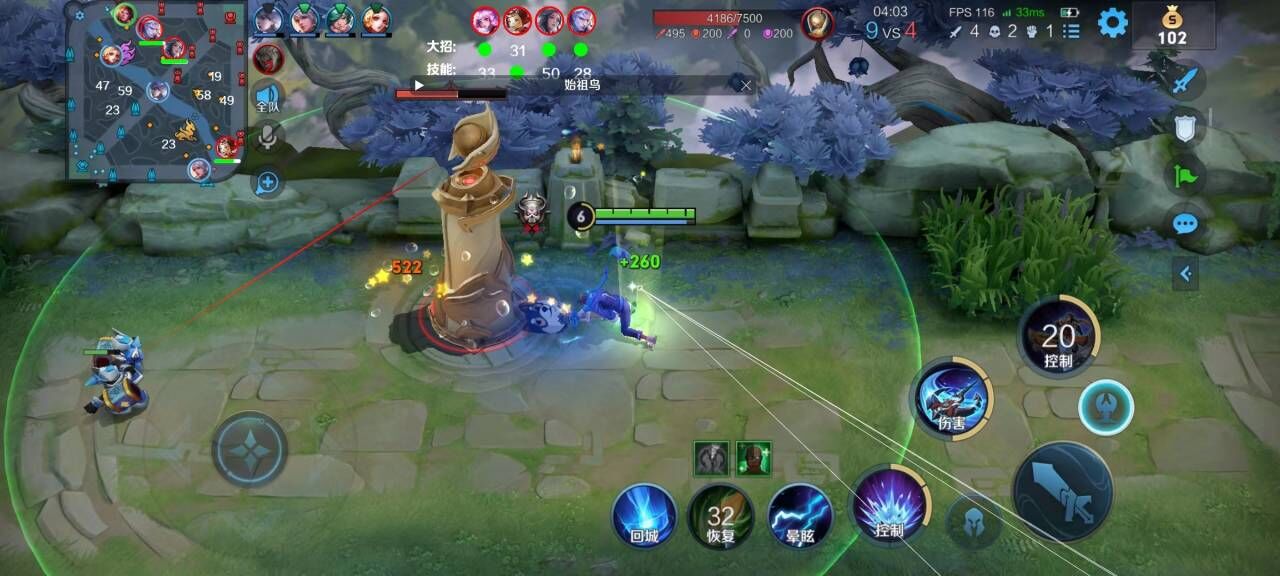Collapse the signal panel with the arrow
This screenshot has width=1280, height=576.
click(x=1185, y=272)
